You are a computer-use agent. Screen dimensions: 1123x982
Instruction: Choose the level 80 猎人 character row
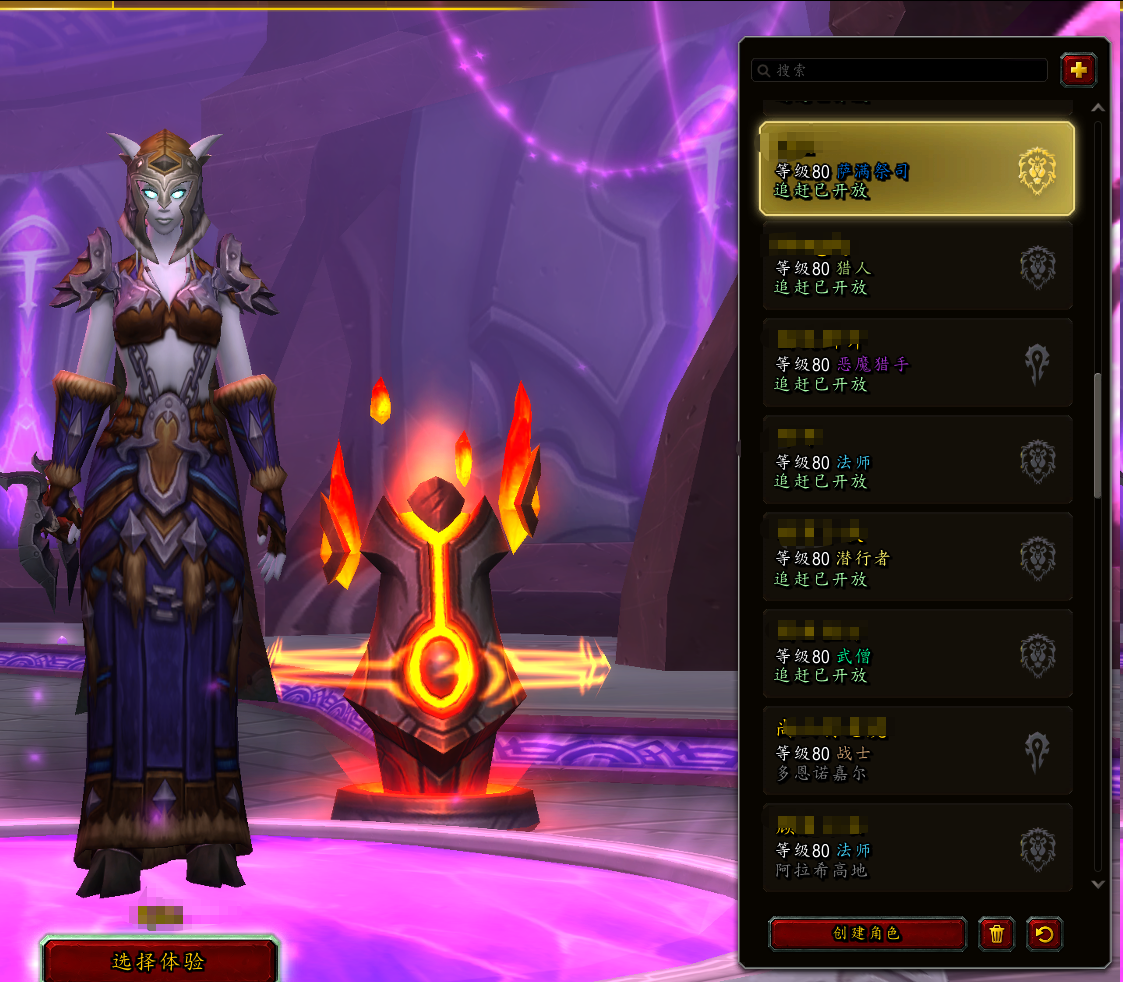916,266
